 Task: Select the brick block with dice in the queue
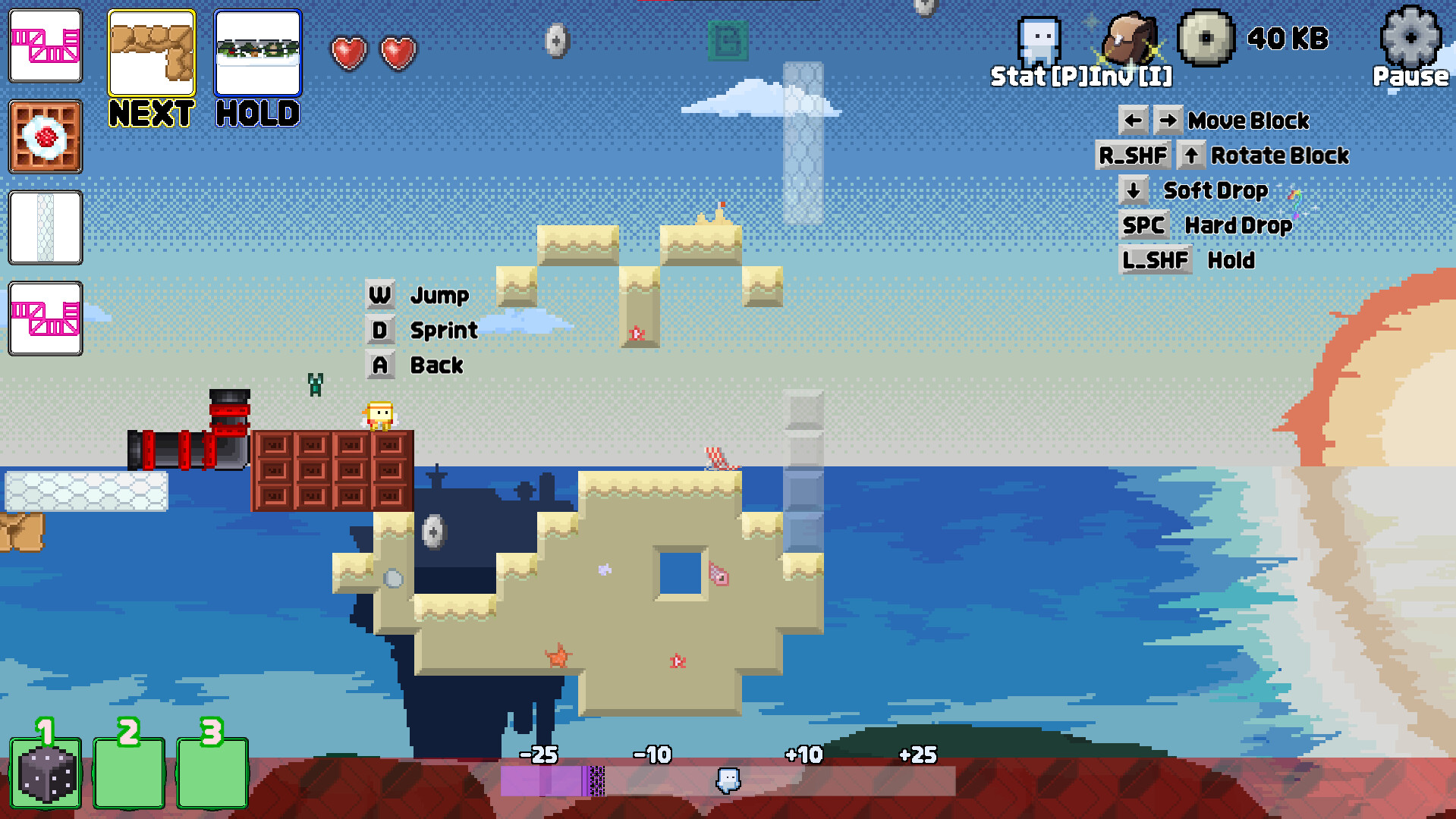[45, 137]
